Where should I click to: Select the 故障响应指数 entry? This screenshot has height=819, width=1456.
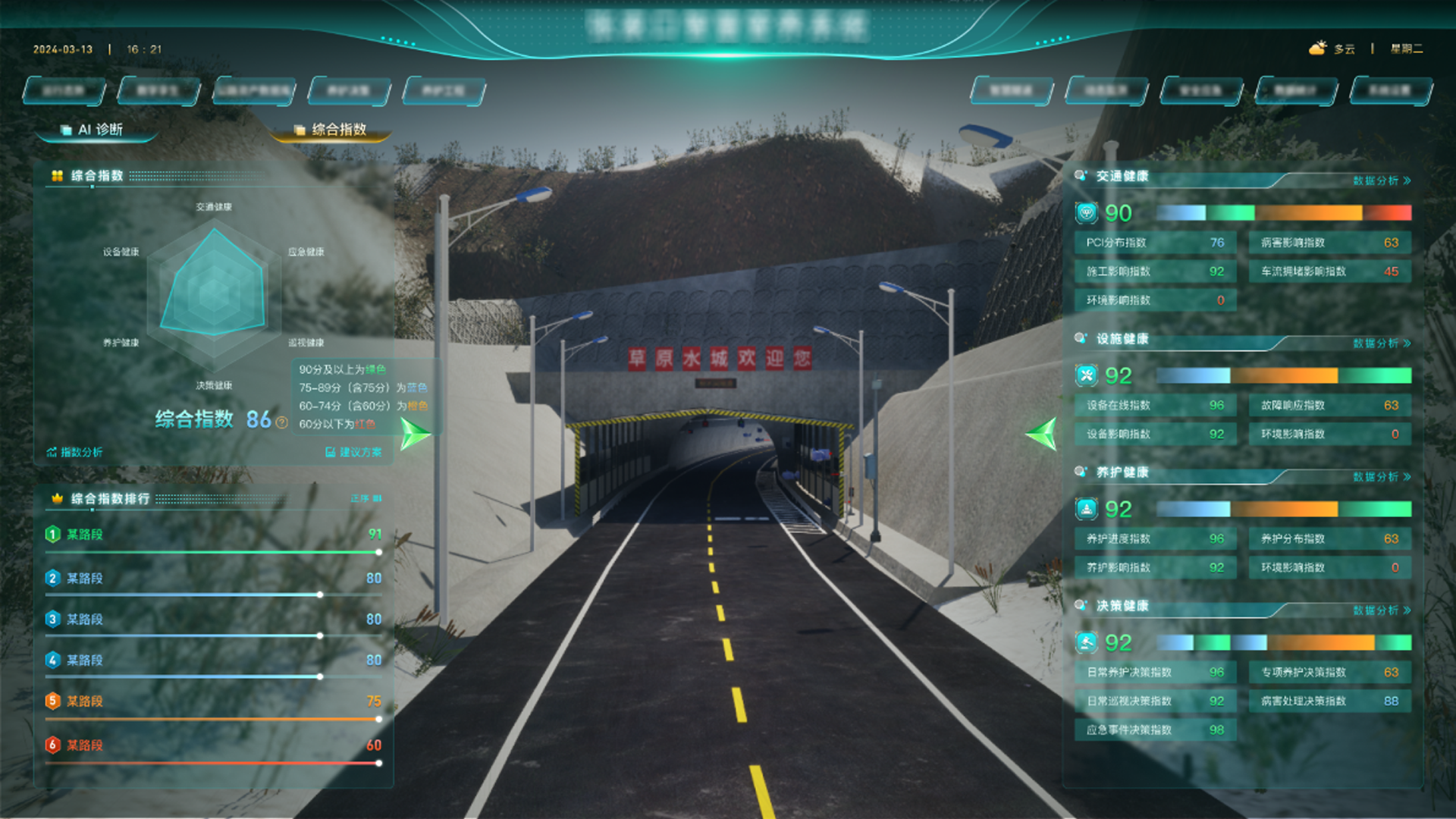[x=1329, y=406]
